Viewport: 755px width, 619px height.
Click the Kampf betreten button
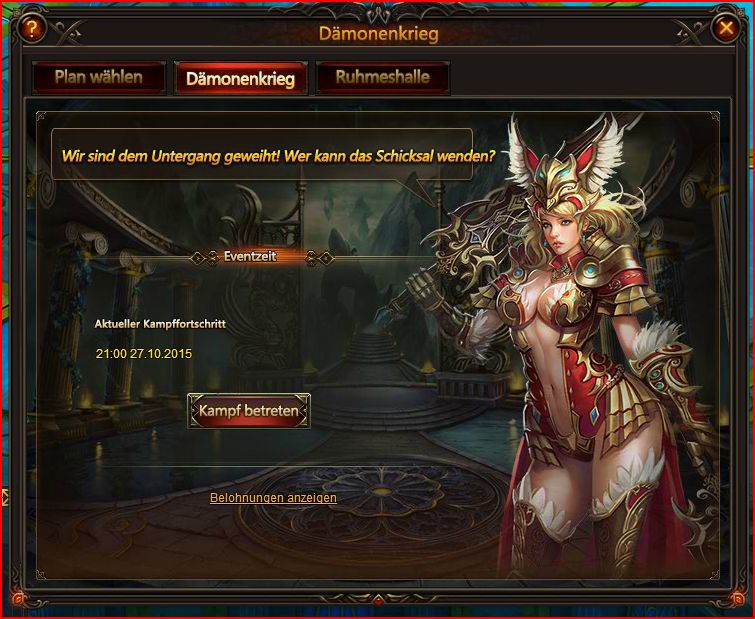(249, 411)
